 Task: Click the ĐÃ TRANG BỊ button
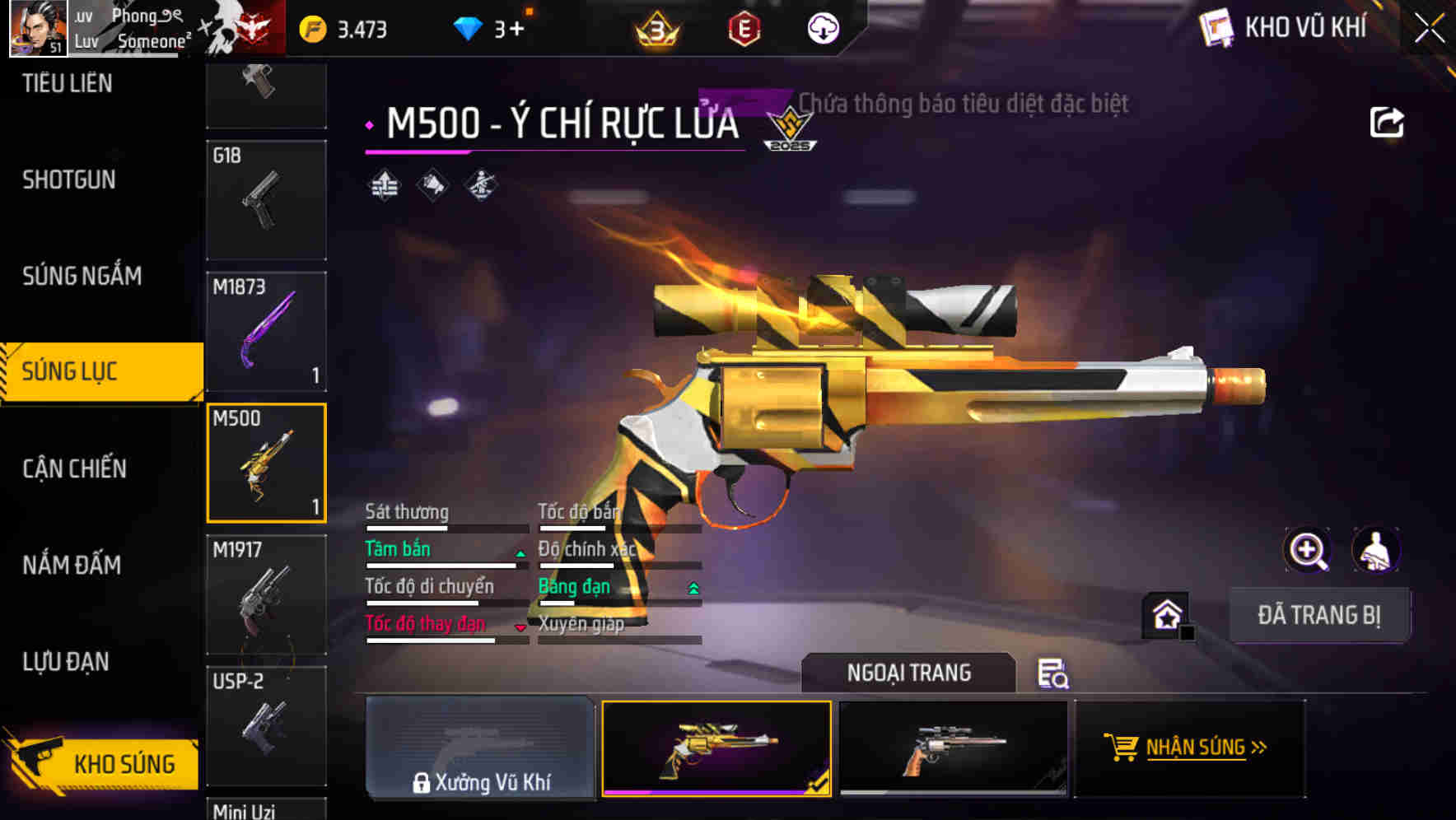click(x=1318, y=614)
